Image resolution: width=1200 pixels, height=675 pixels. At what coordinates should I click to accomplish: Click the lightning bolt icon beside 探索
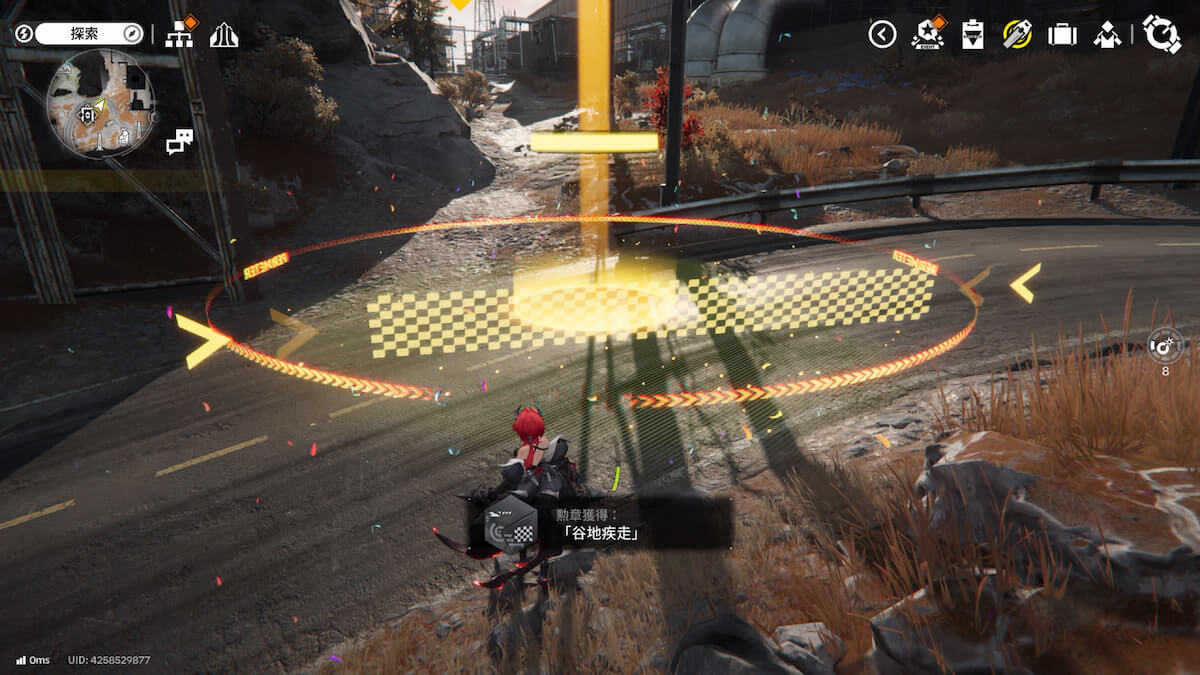point(23,34)
